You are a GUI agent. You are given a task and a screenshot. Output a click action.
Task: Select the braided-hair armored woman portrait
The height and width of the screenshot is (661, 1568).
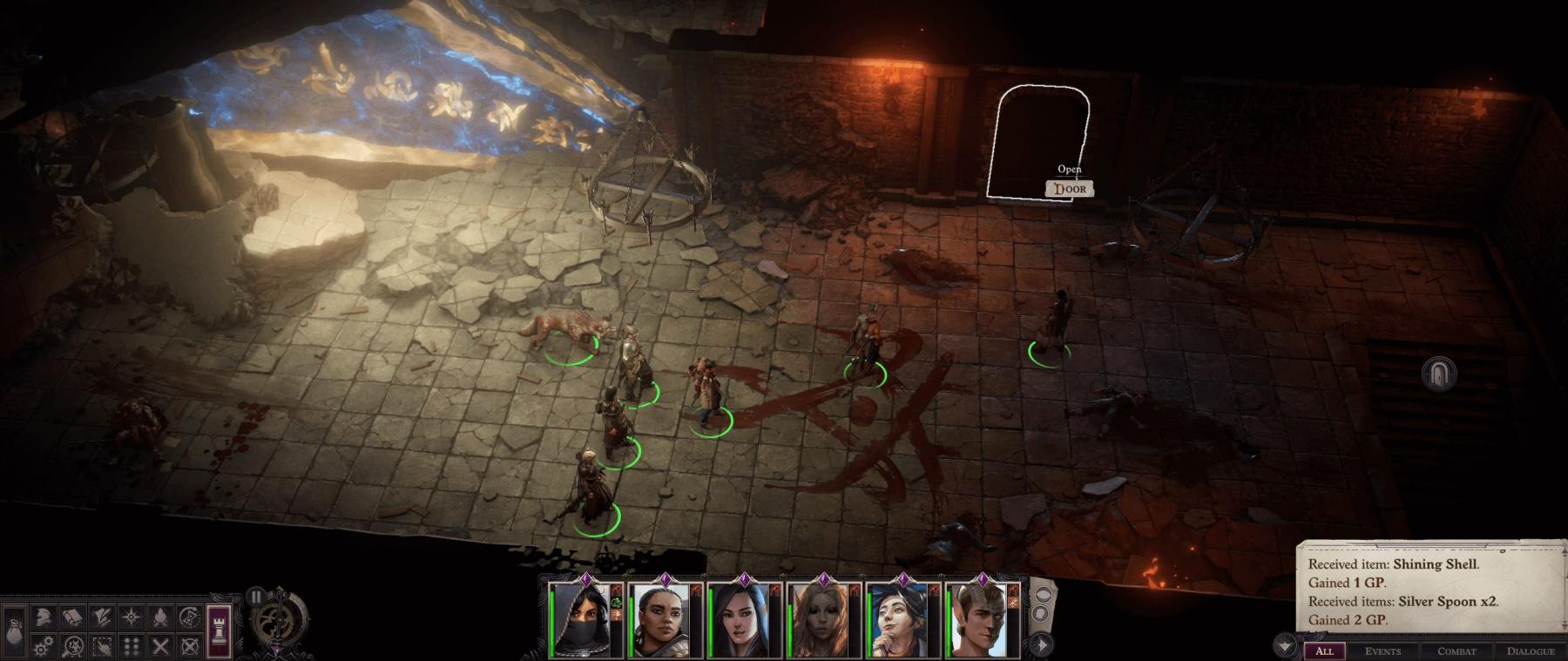click(665, 621)
